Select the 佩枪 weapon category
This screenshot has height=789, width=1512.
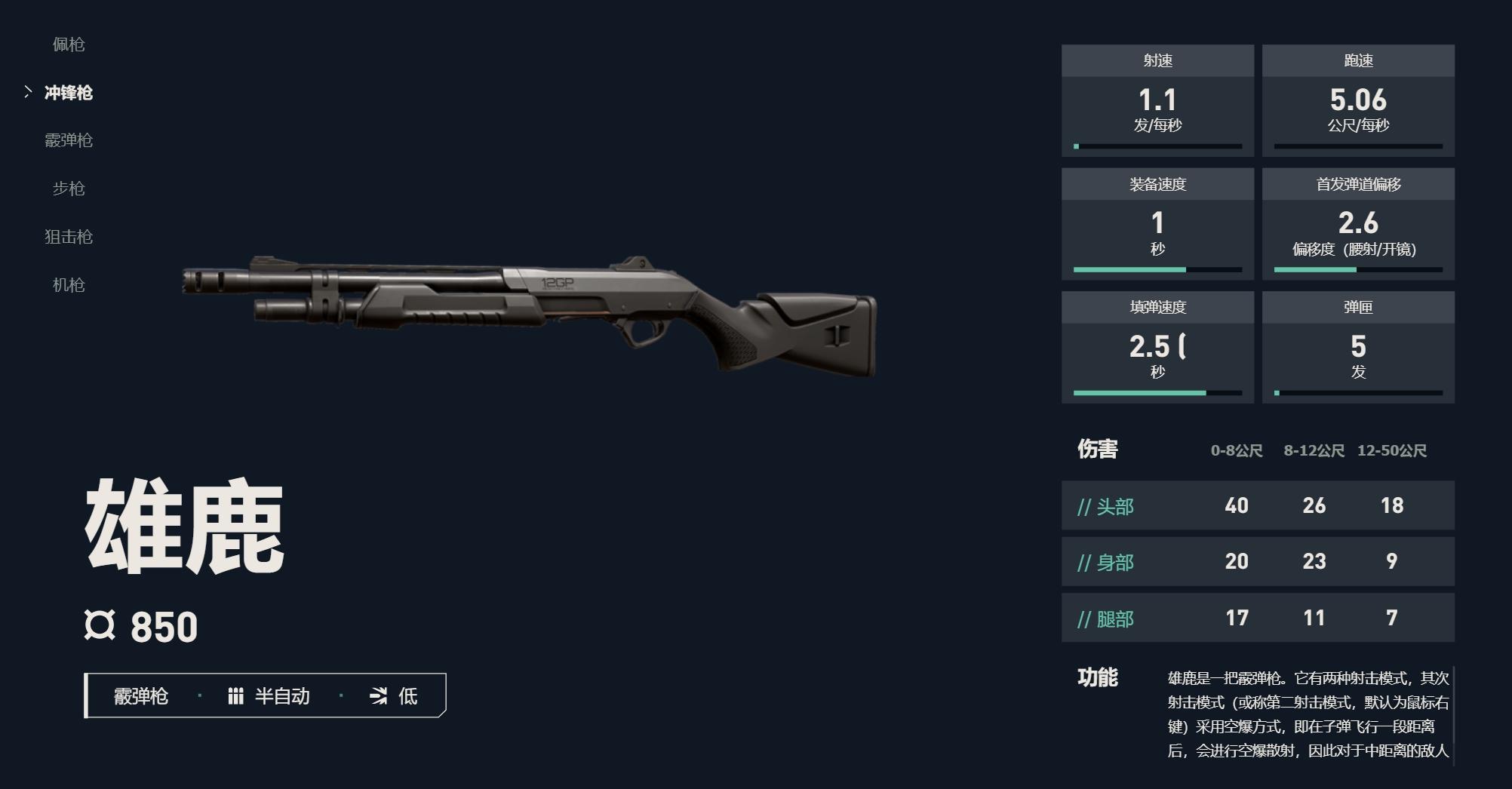(68, 45)
